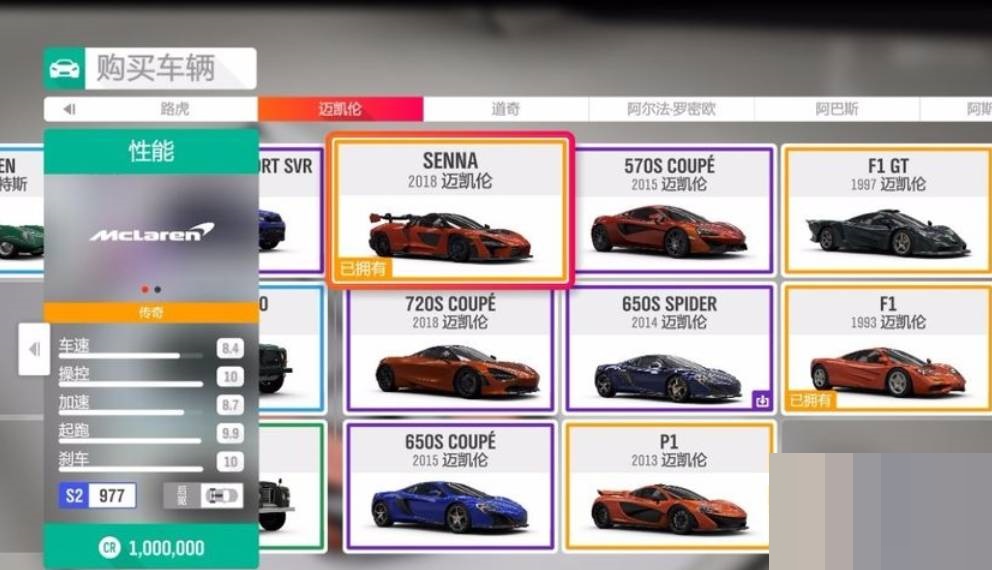The width and height of the screenshot is (992, 570).
Task: Choose the 570S COUPÉ car tile
Action: point(671,210)
